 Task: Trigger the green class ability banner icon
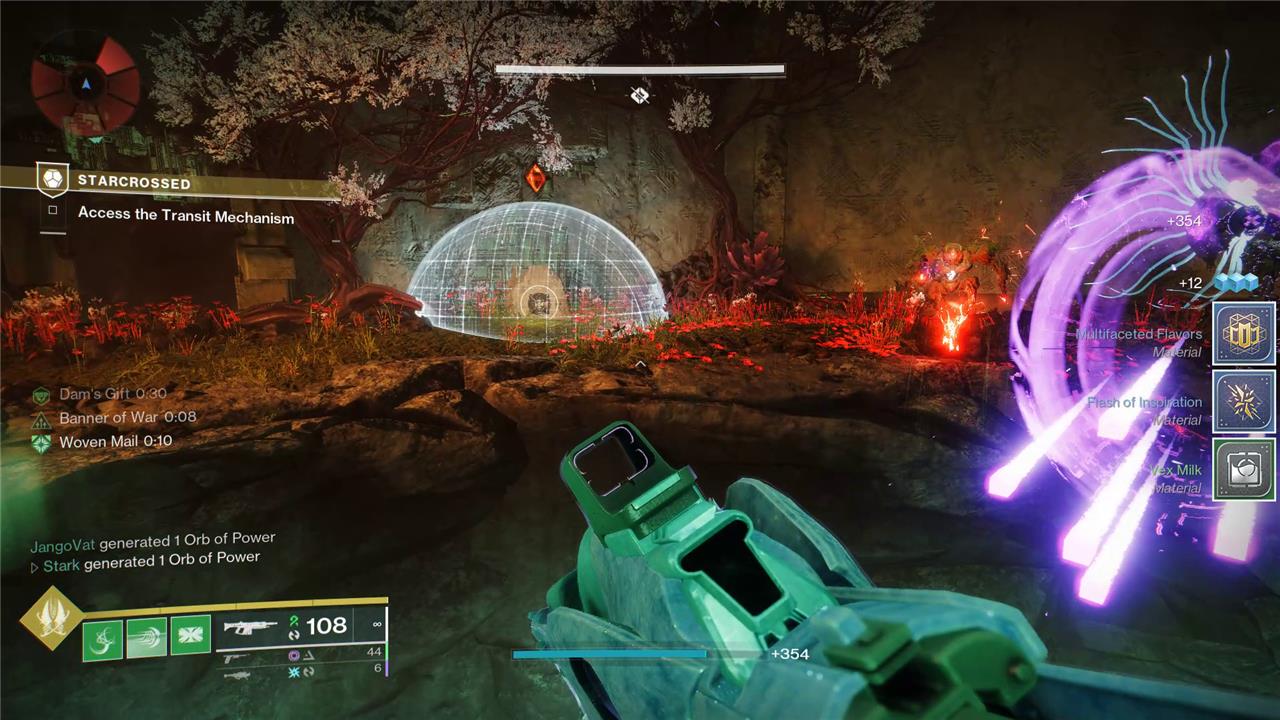(190, 636)
